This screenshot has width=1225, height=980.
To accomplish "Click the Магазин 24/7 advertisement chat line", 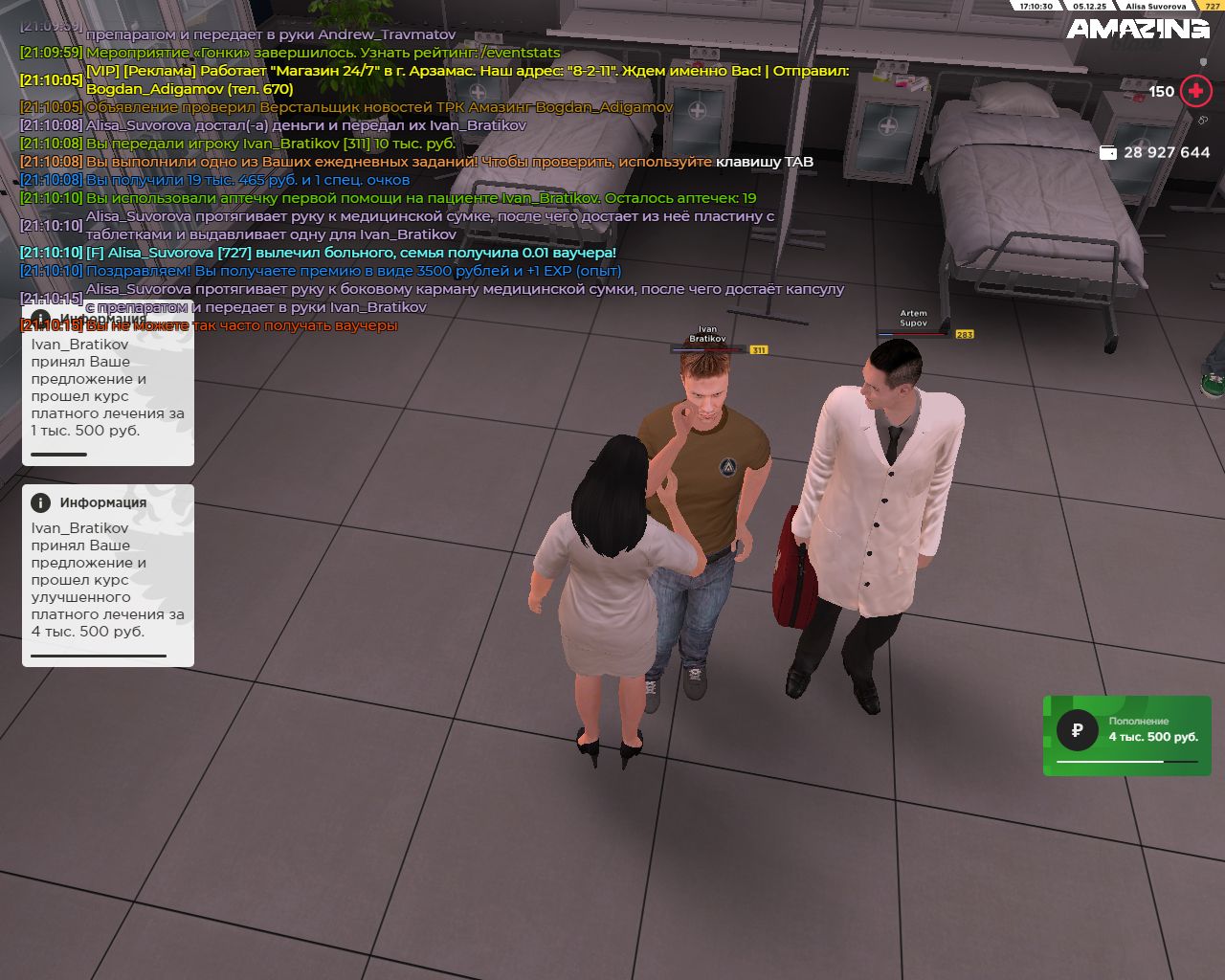I will click(x=467, y=72).
